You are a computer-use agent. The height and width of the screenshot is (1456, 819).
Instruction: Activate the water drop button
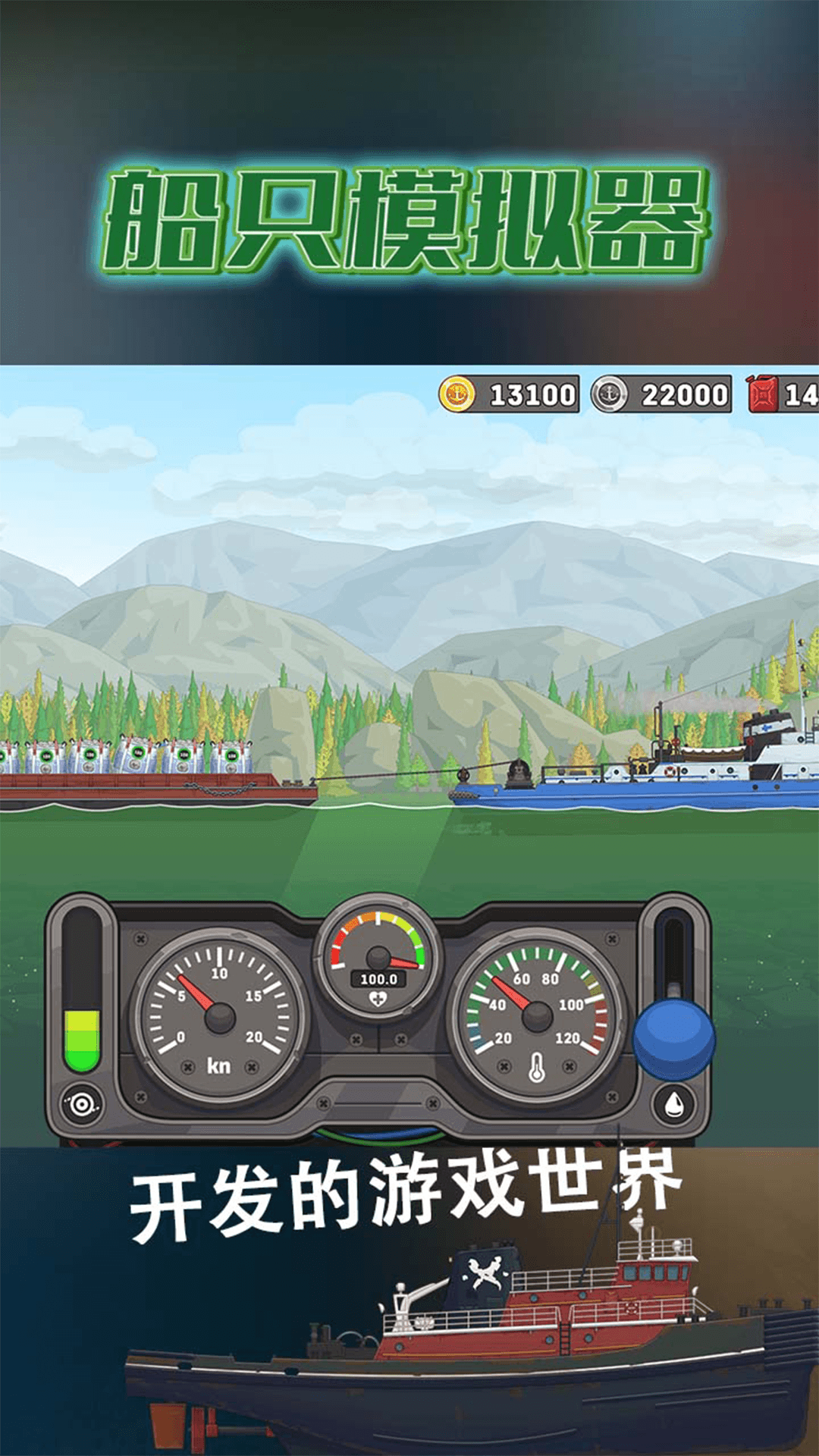click(673, 1104)
